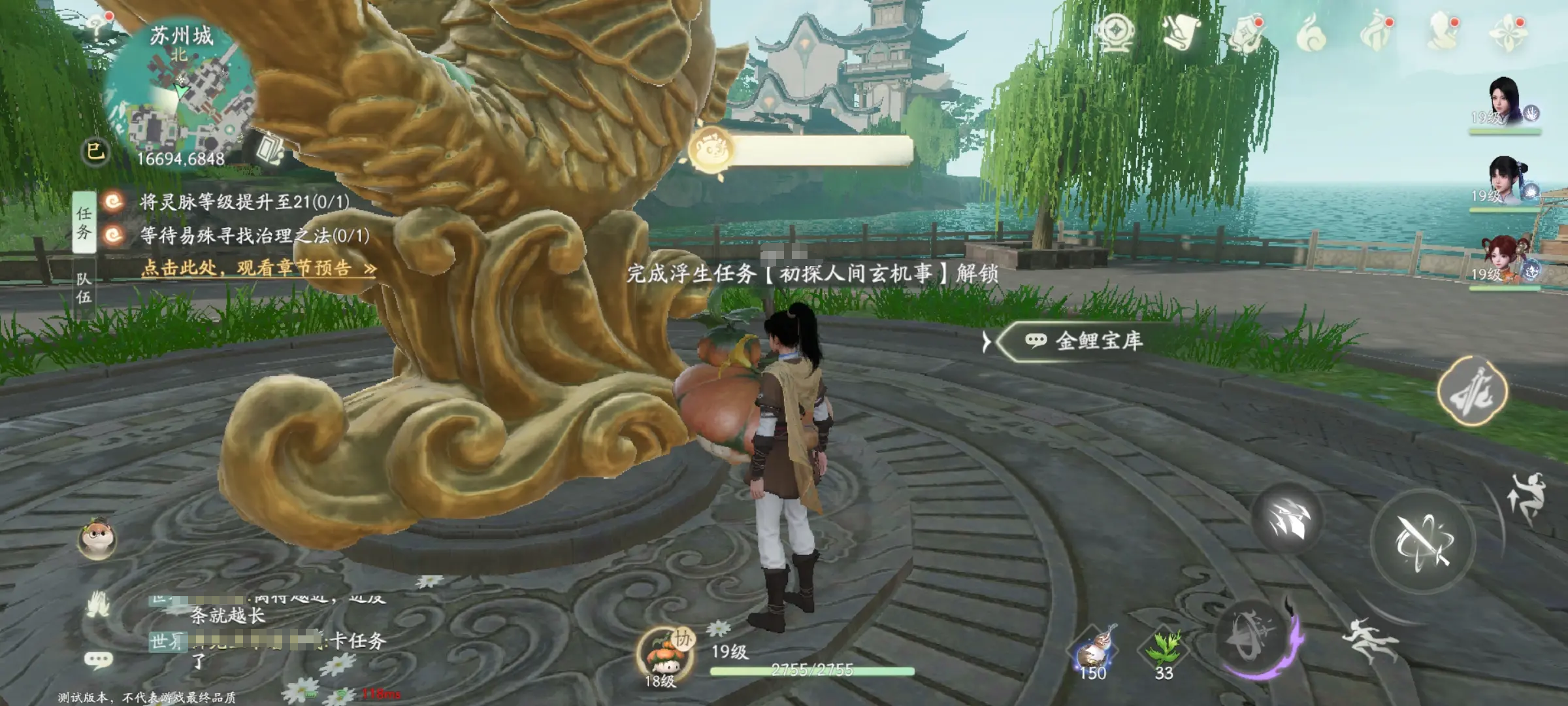Switch to the 队伍 team tab
Image resolution: width=1568 pixels, height=706 pixels.
[84, 288]
